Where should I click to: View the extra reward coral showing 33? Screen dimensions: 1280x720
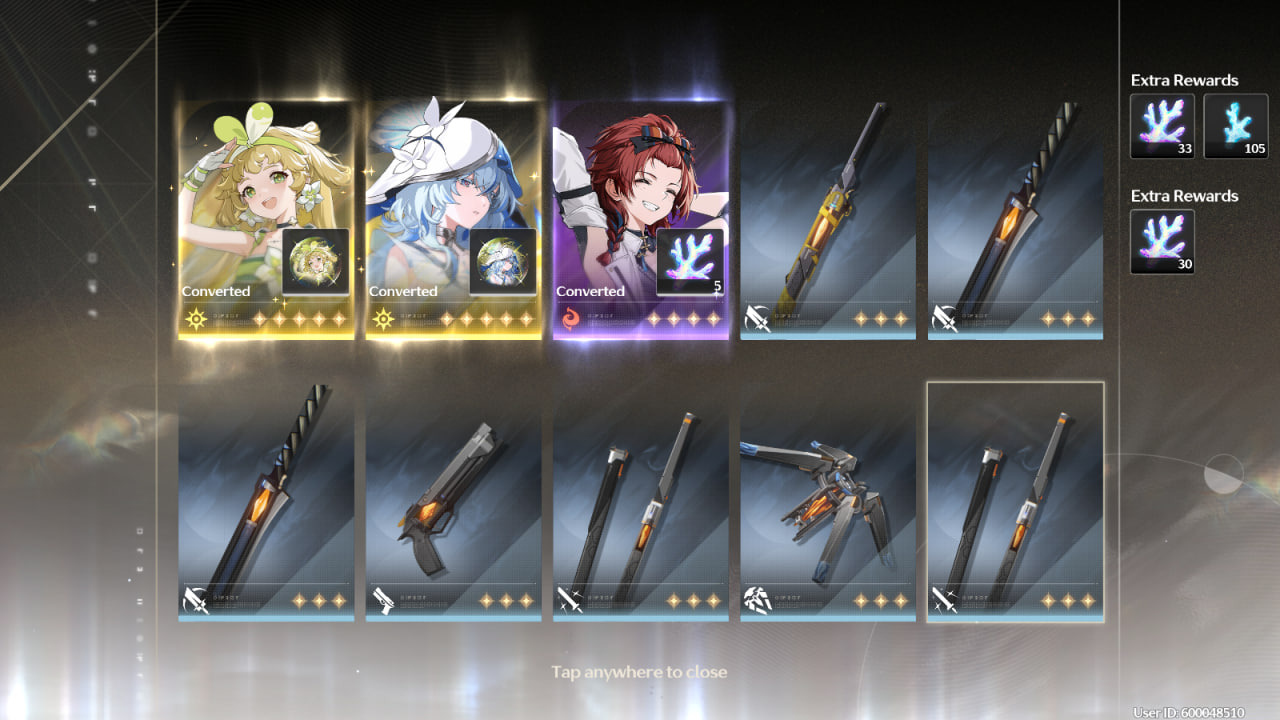coord(1162,126)
